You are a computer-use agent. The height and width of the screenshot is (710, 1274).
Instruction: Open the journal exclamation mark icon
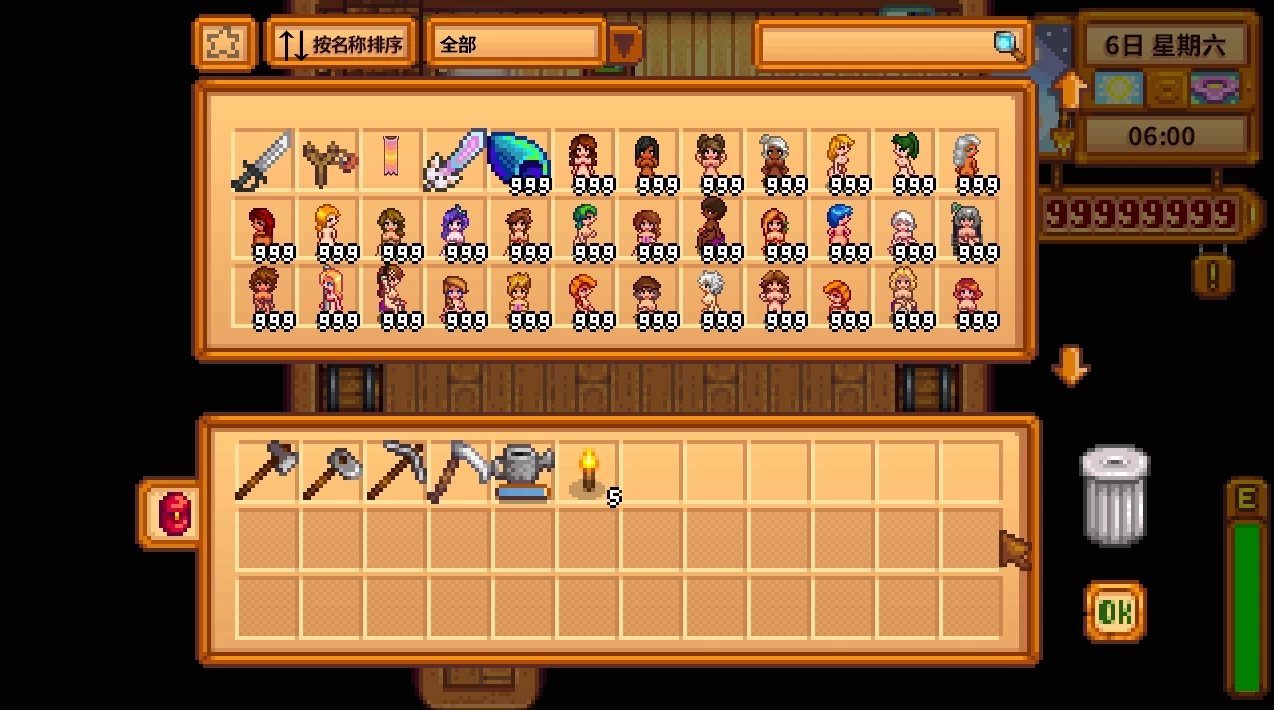(x=1212, y=272)
